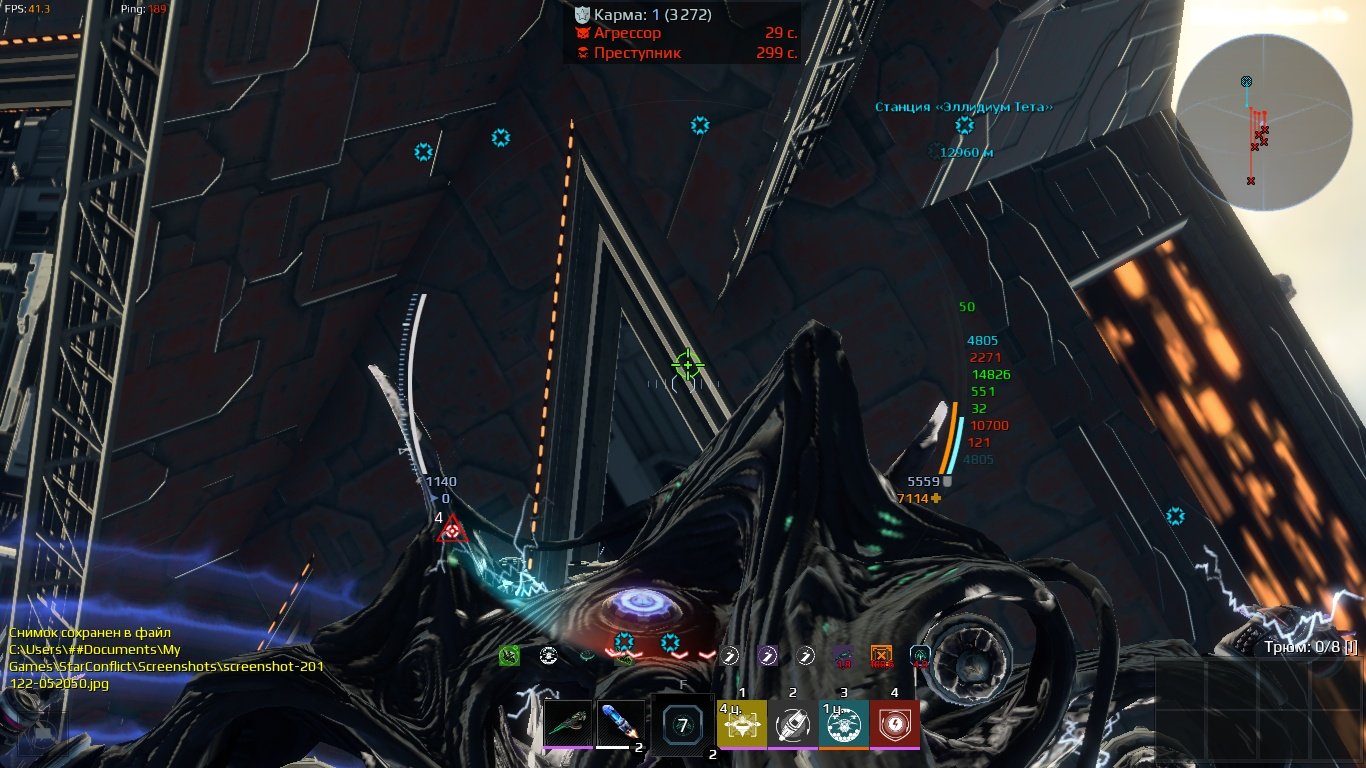Activate the hexagonal special module showing 7
The image size is (1366, 768).
pos(683,726)
